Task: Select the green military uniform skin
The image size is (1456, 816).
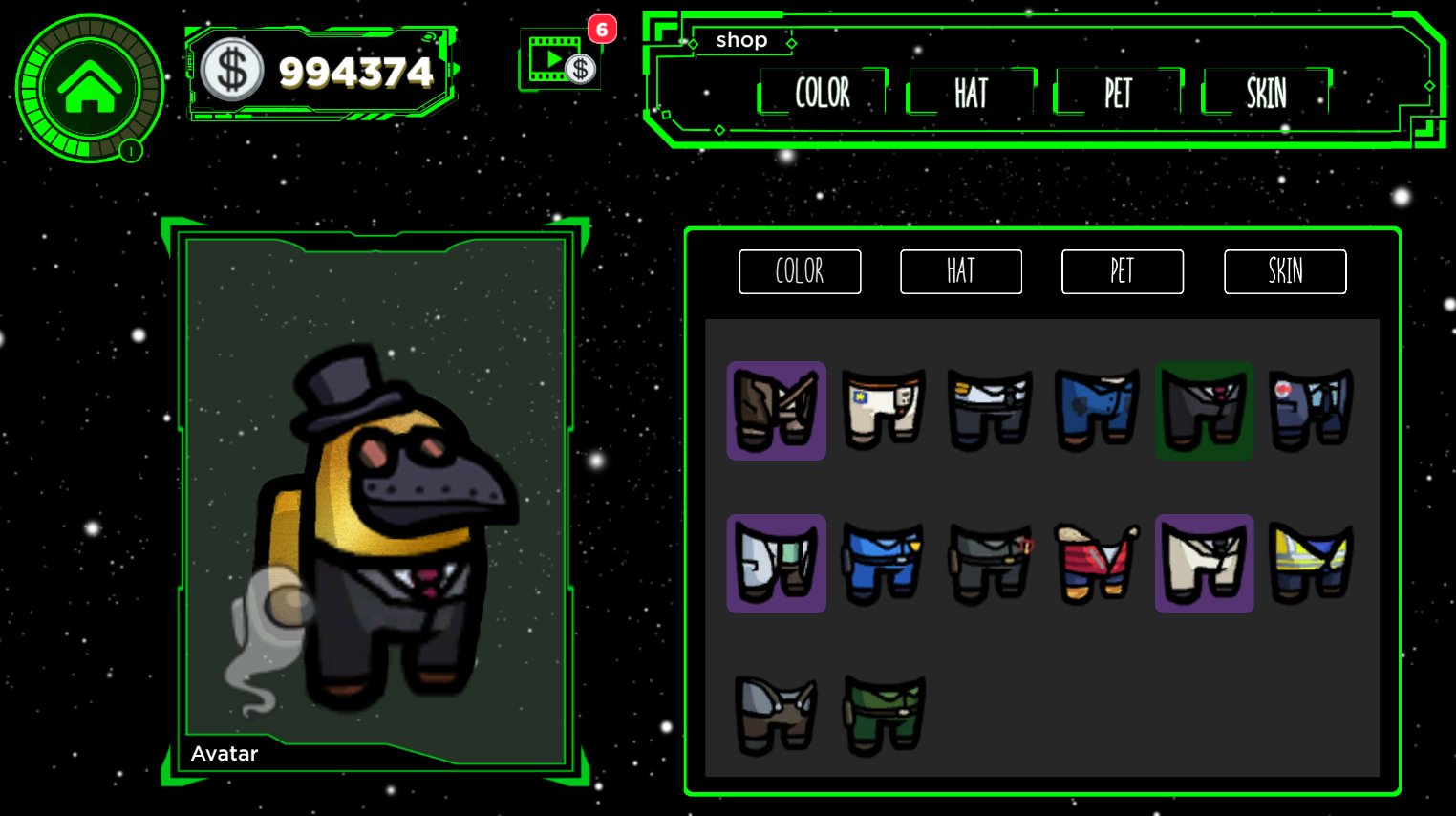Action: 884,715
